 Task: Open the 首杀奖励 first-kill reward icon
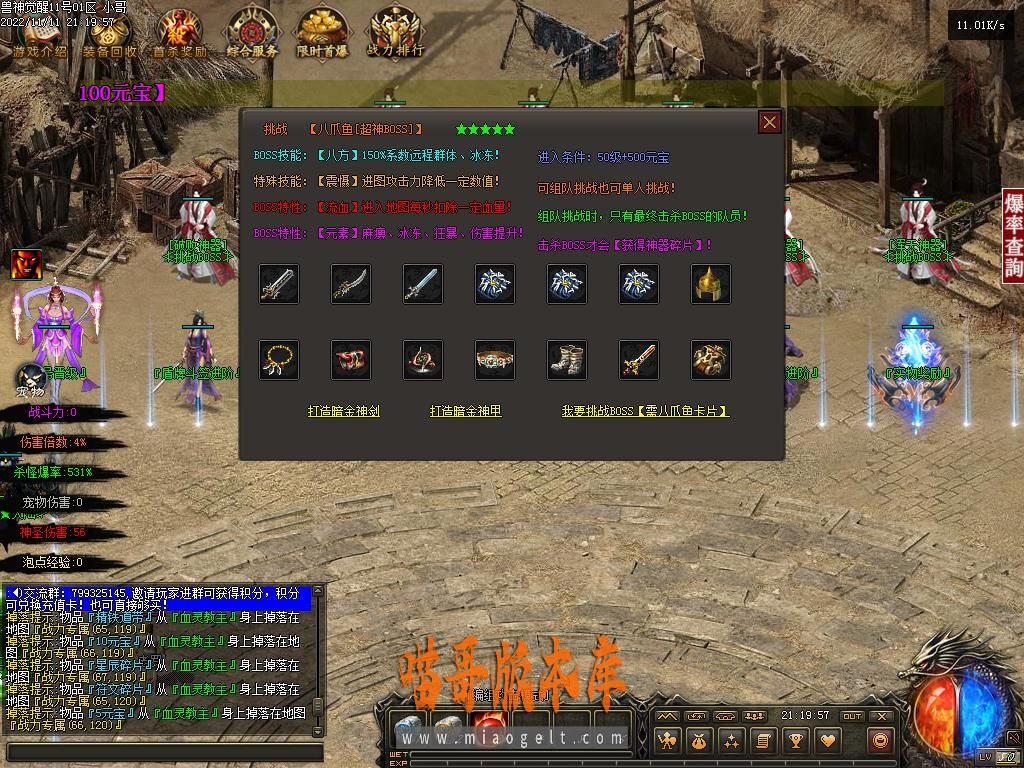(180, 33)
